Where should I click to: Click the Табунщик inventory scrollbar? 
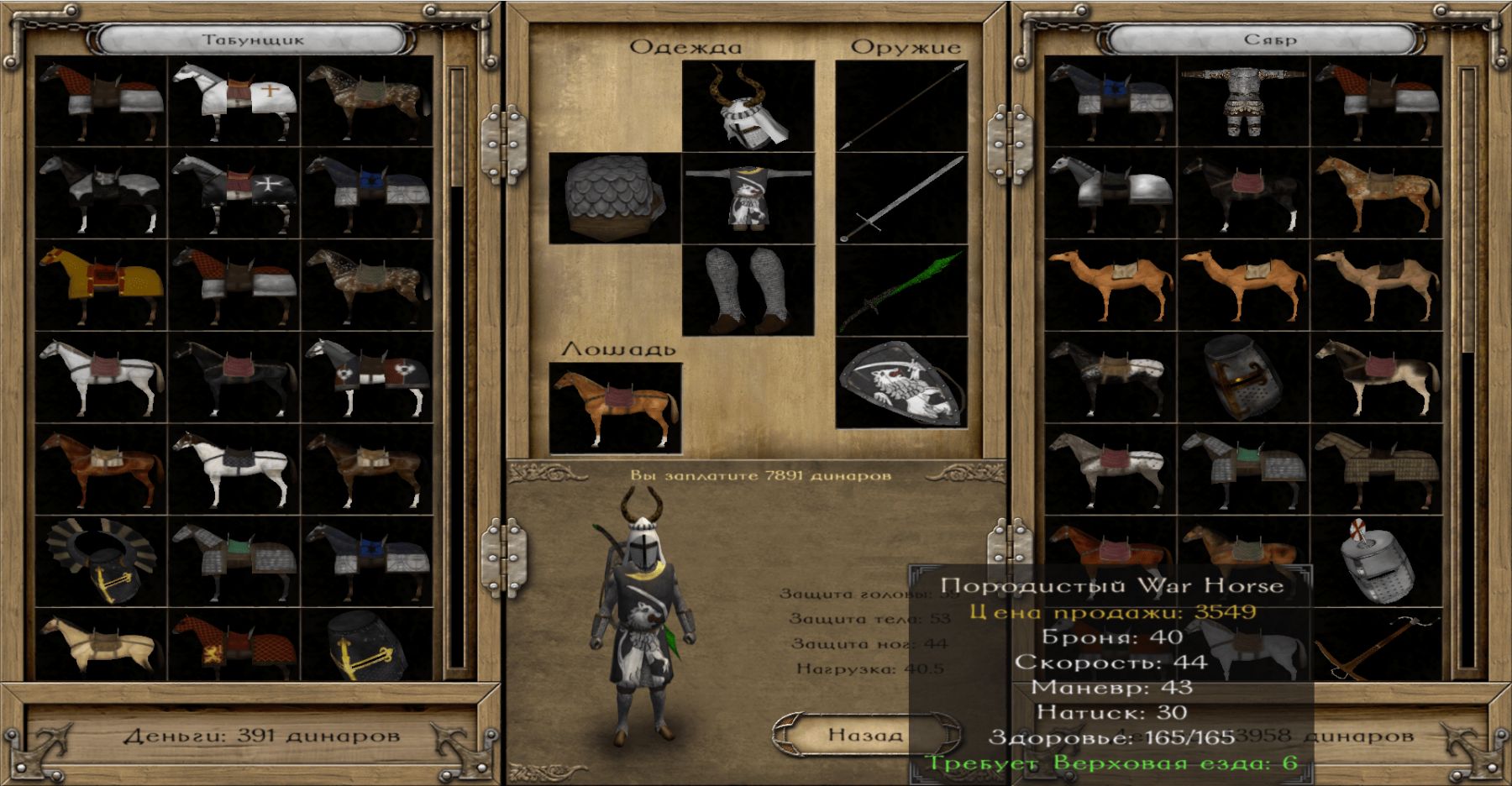point(457,369)
